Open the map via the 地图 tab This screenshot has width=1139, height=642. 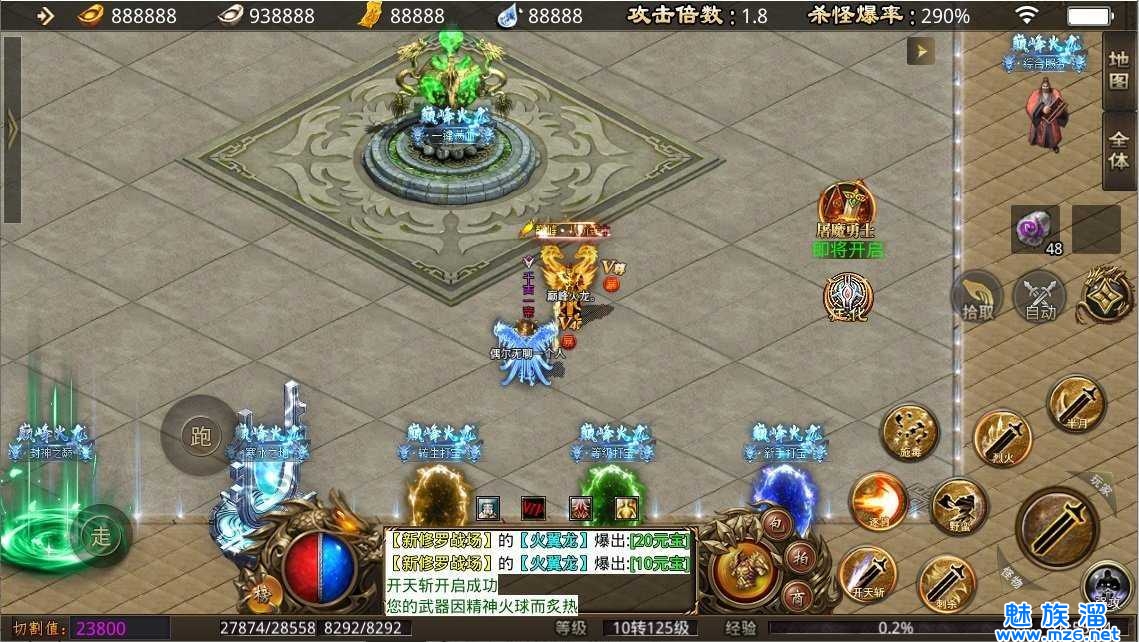tap(1118, 69)
